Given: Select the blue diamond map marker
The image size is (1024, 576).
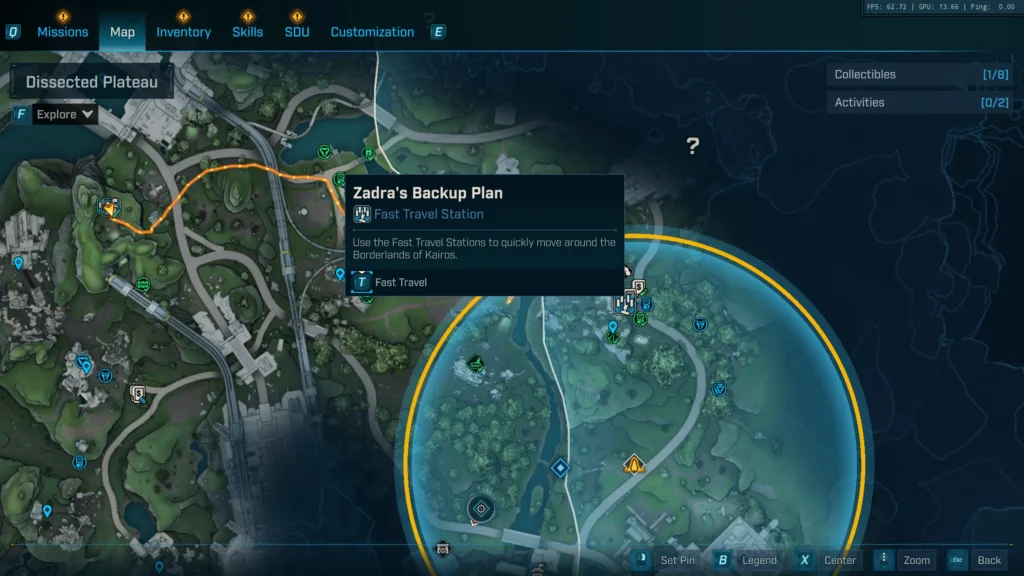Looking at the screenshot, I should tap(560, 467).
